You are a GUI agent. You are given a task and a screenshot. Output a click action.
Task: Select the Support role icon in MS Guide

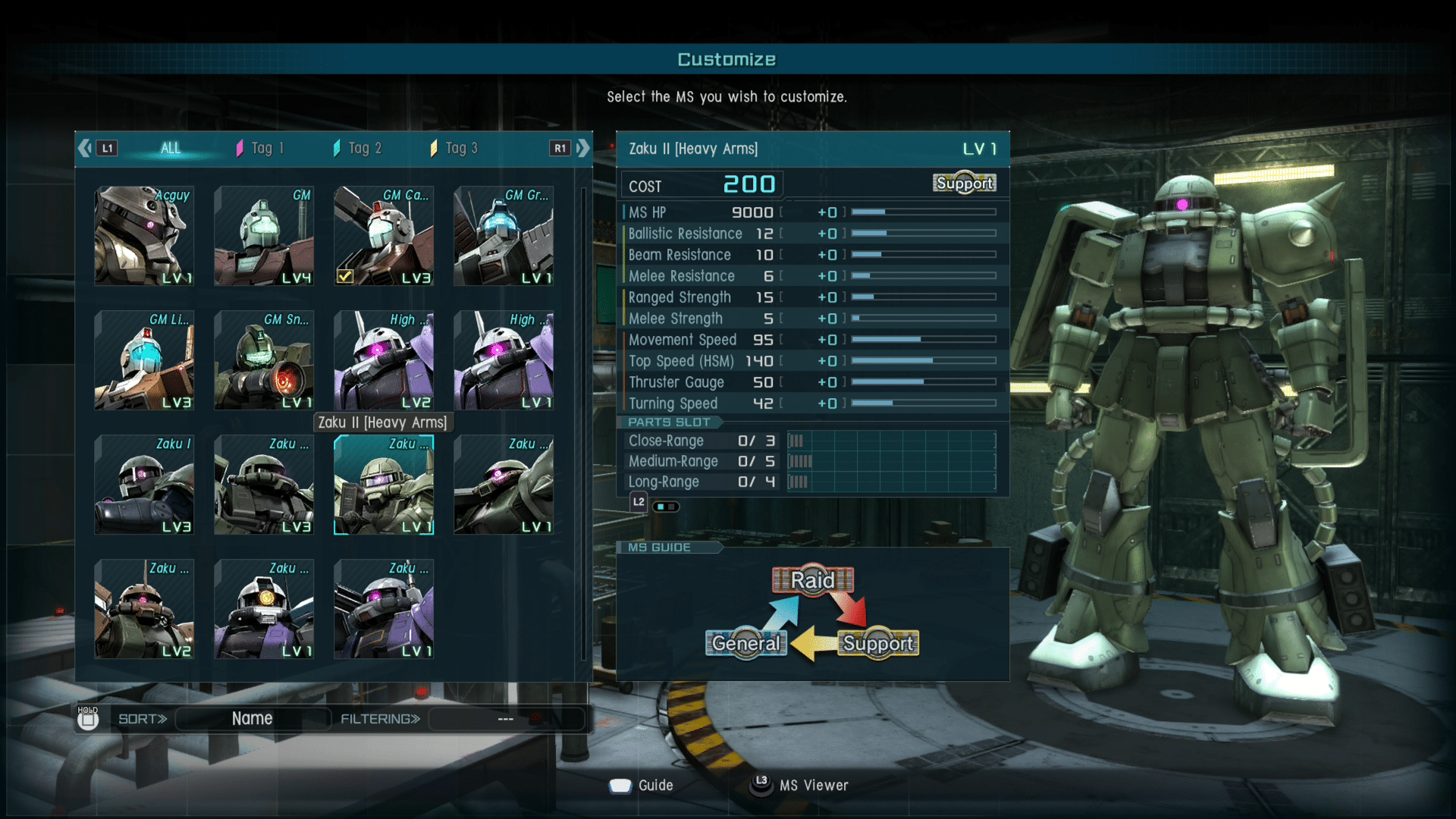878,643
